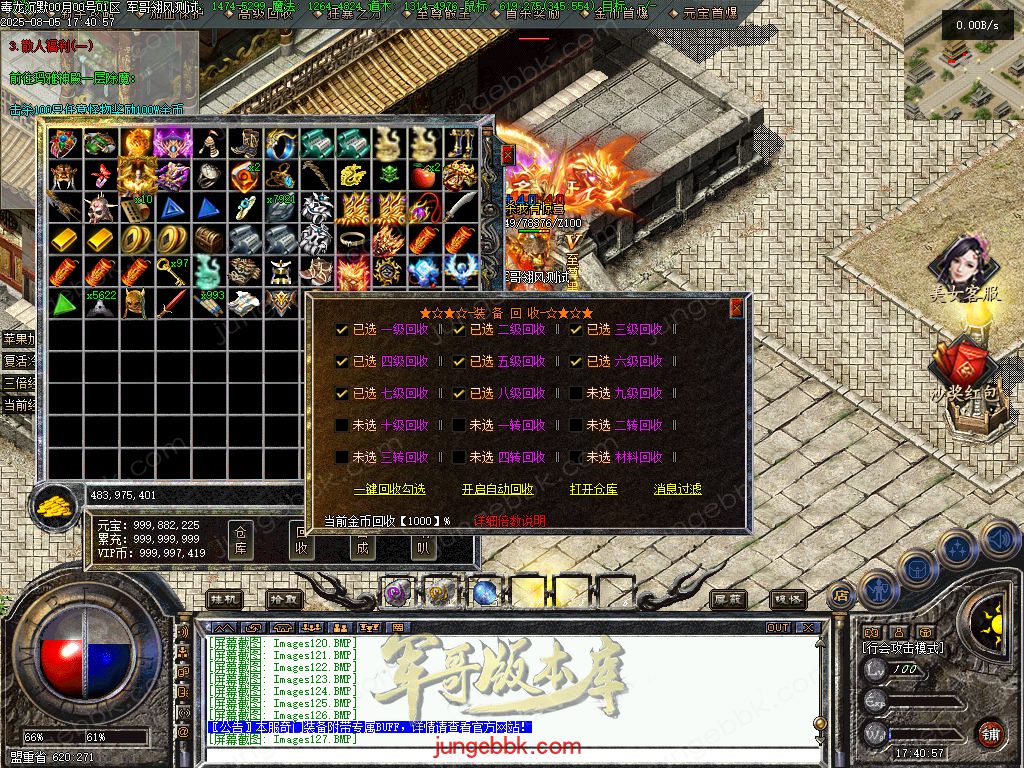The height and width of the screenshot is (768, 1024).
Task: Select the wooden treasure chest item
Action: 209,239
